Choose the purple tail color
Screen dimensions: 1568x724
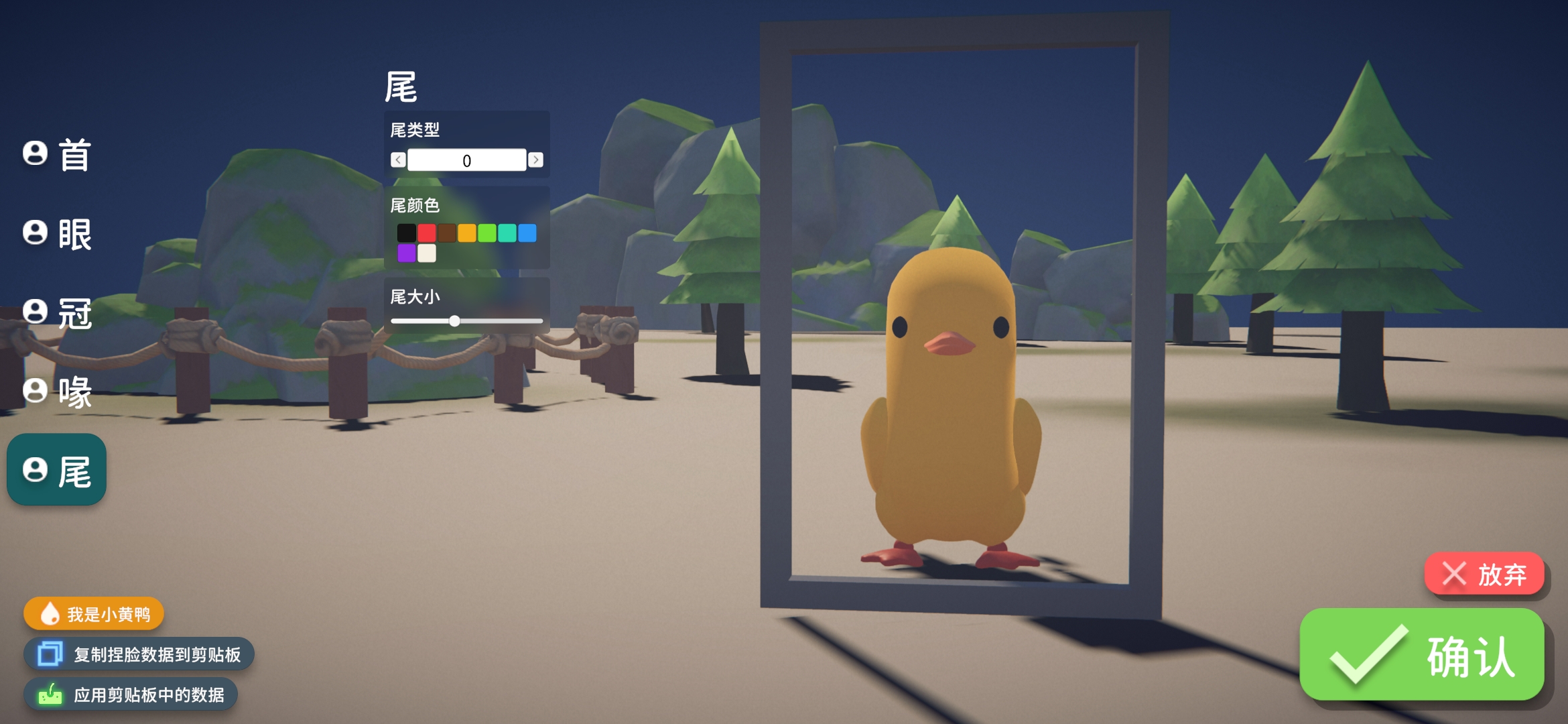tap(406, 253)
